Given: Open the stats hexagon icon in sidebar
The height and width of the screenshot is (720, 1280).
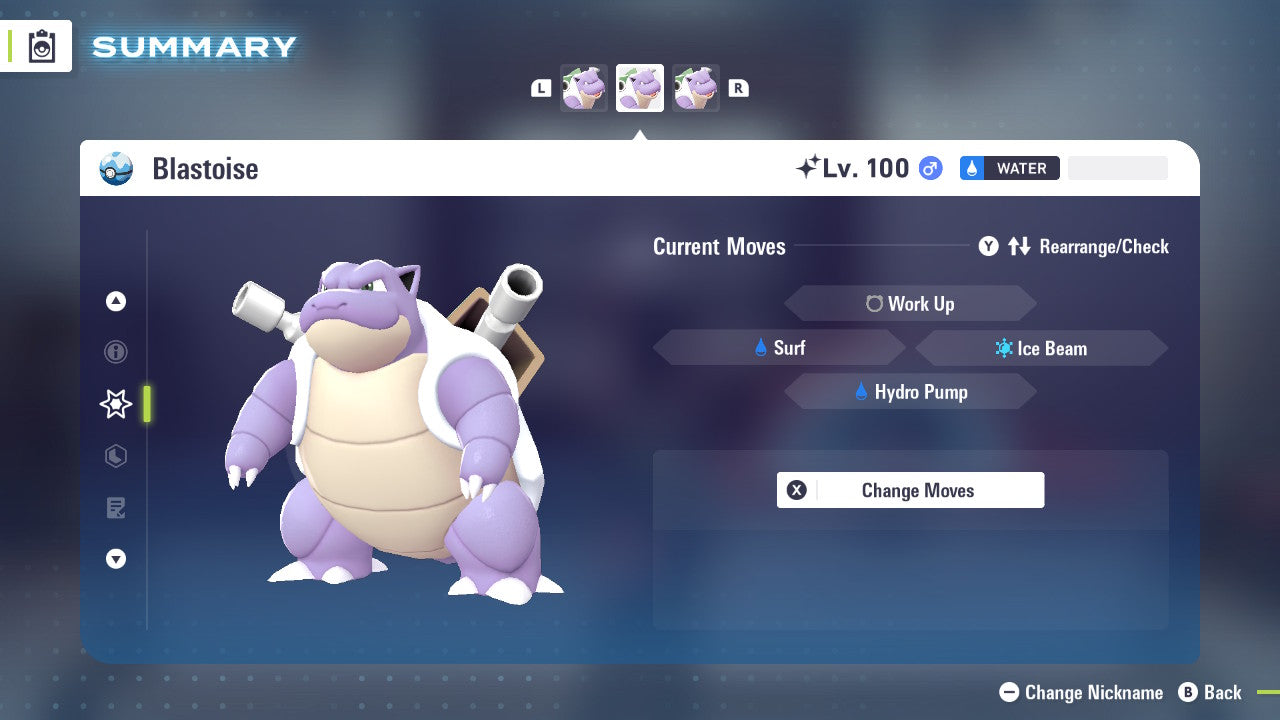Looking at the screenshot, I should [115, 456].
